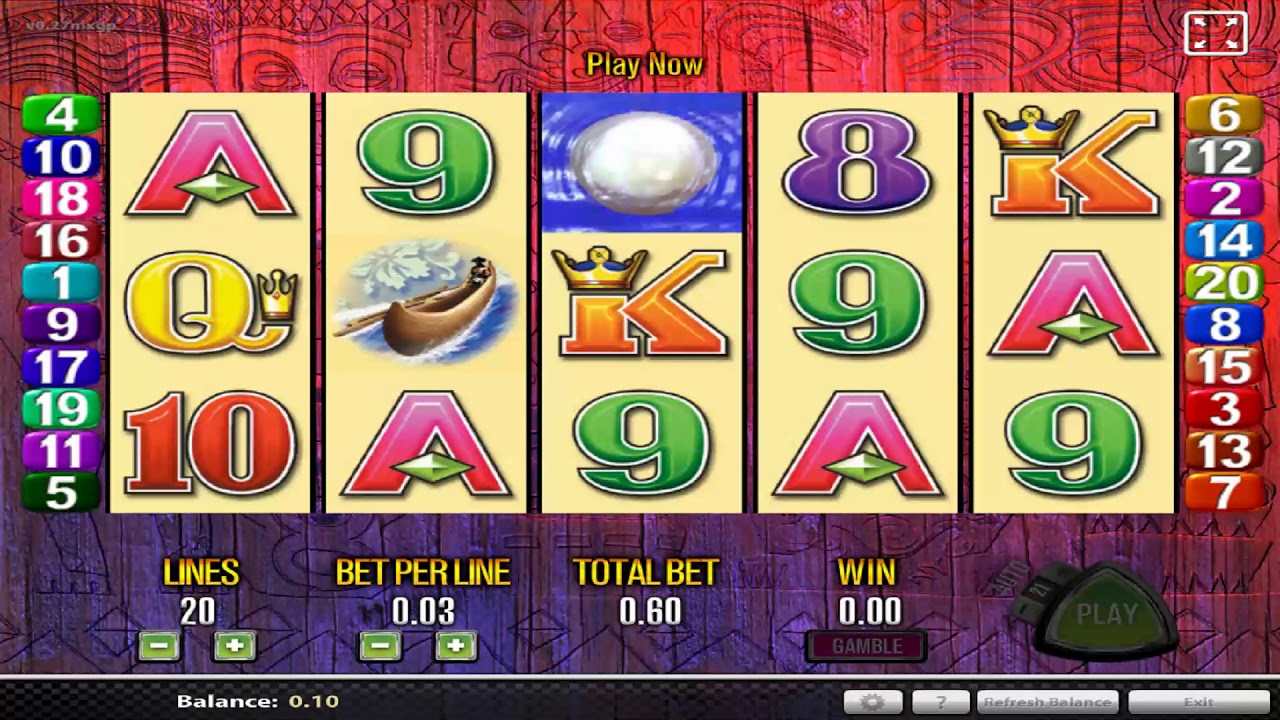Highlight payline 1 marker
The width and height of the screenshot is (1280, 720).
coord(61,283)
